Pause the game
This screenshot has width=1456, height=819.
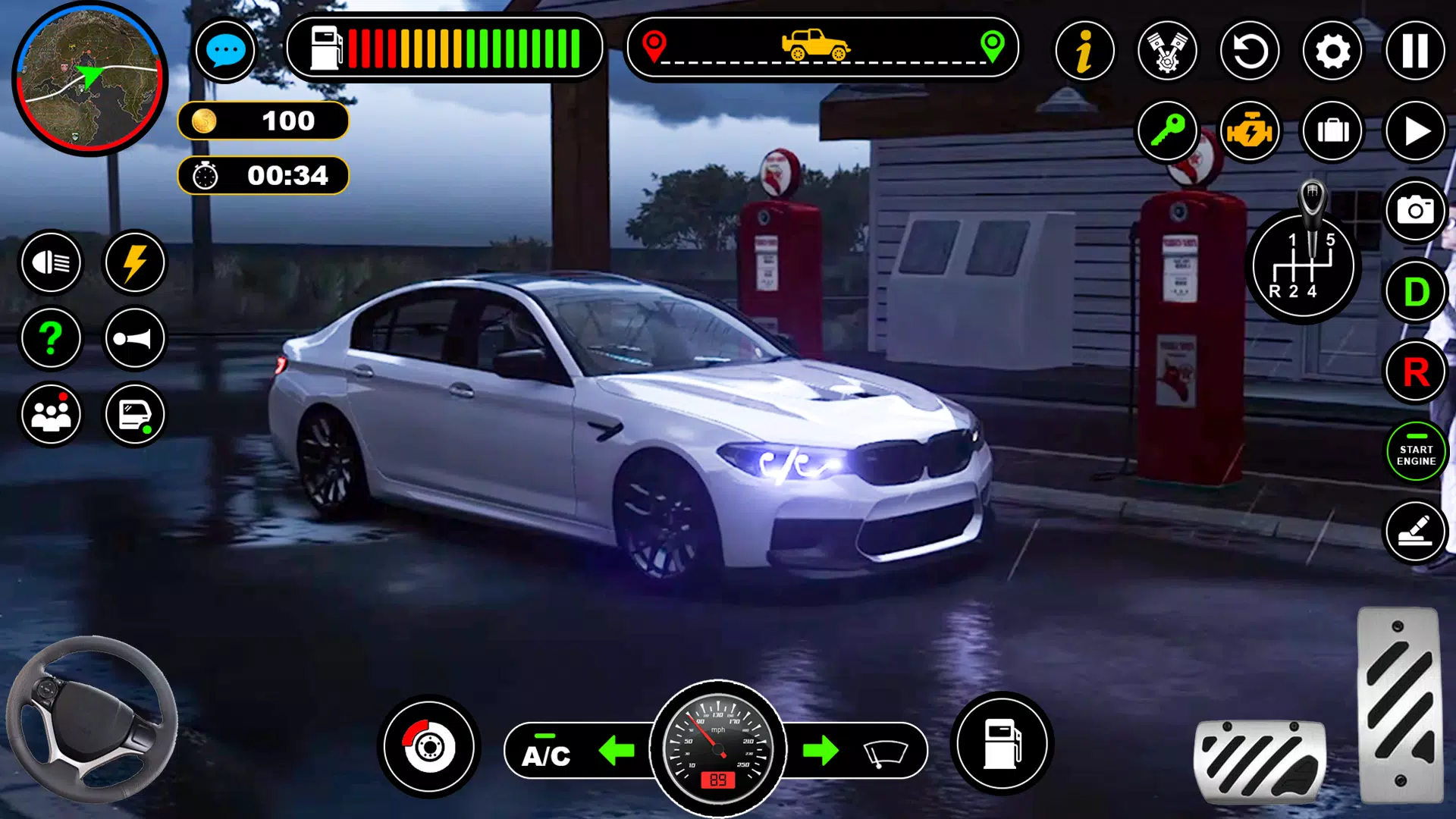[x=1415, y=51]
